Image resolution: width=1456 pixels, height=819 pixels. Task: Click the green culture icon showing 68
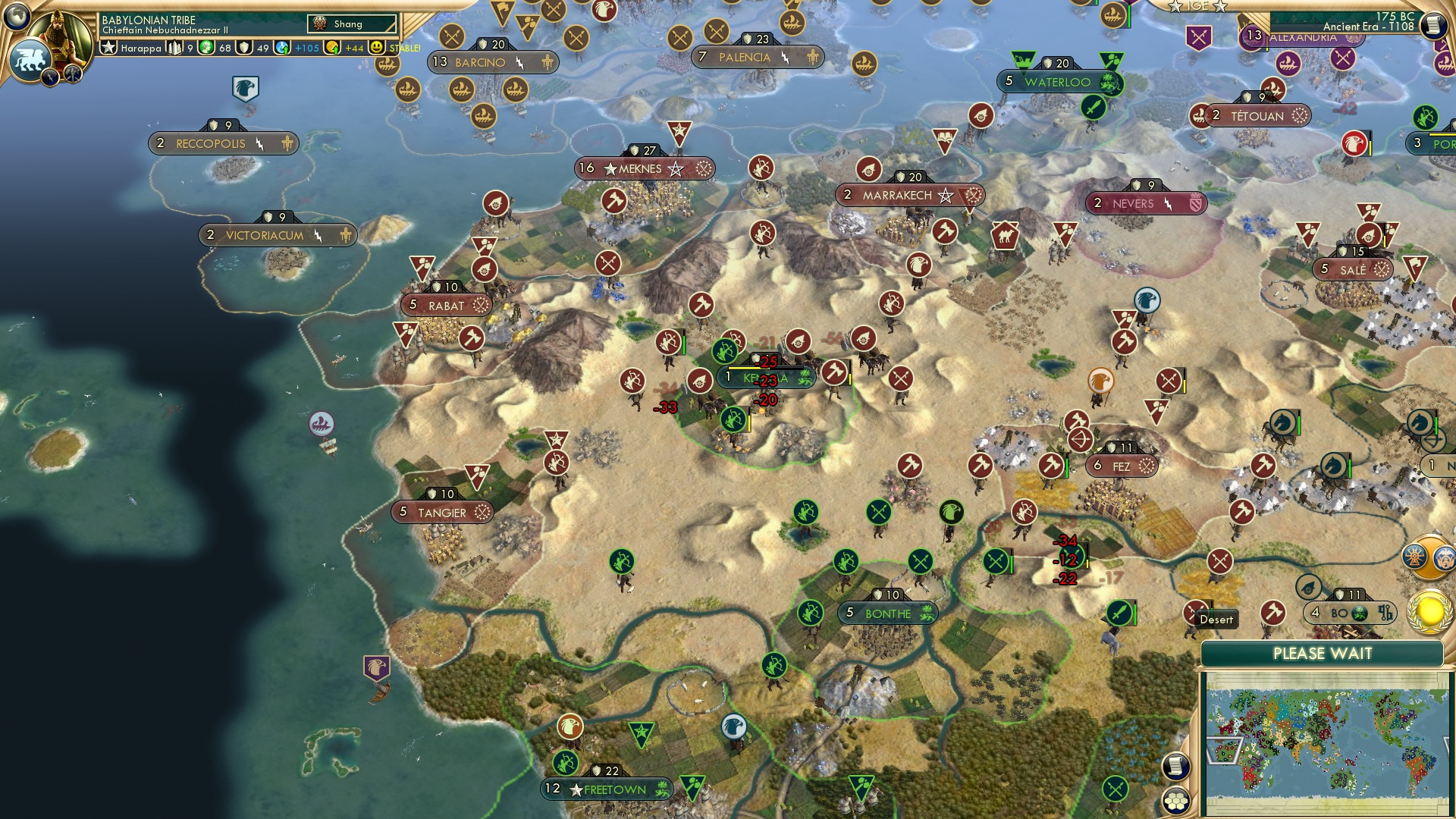pos(206,47)
